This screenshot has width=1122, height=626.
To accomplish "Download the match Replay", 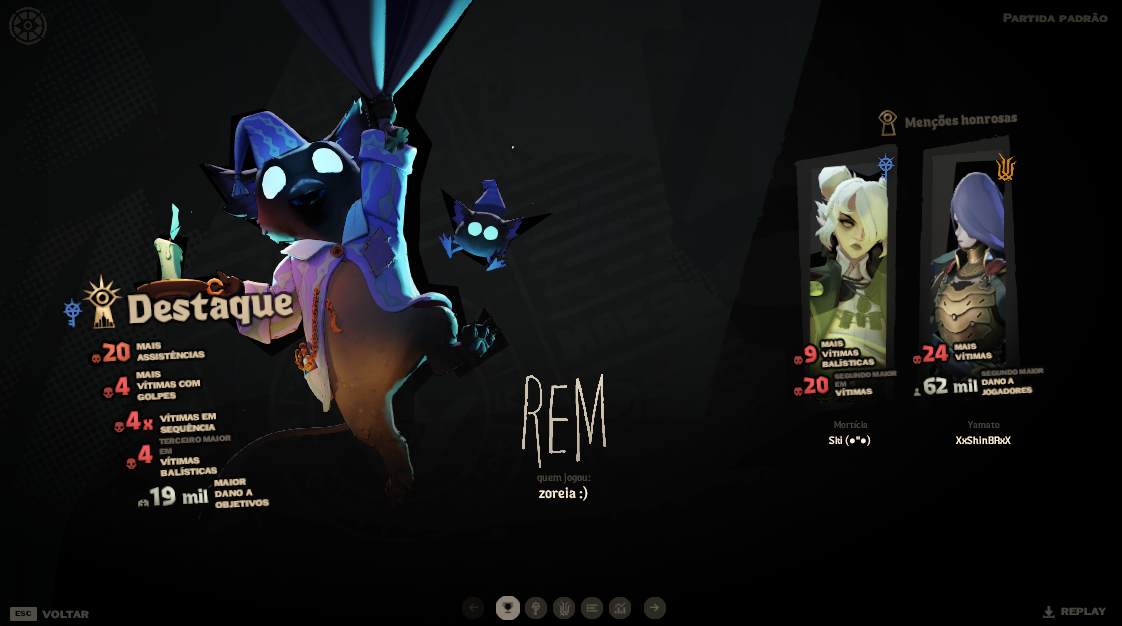I will 1075,611.
